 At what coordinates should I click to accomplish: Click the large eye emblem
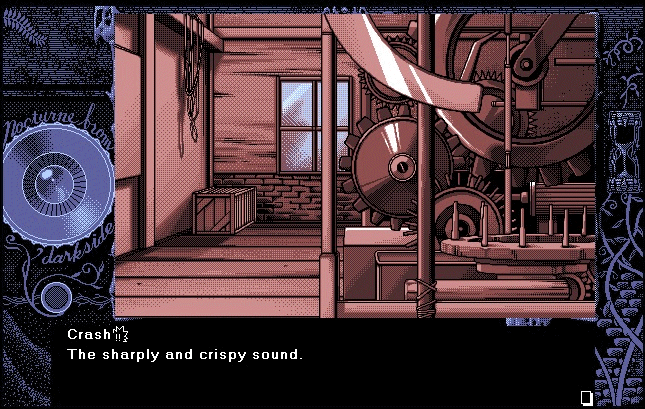[47, 186]
